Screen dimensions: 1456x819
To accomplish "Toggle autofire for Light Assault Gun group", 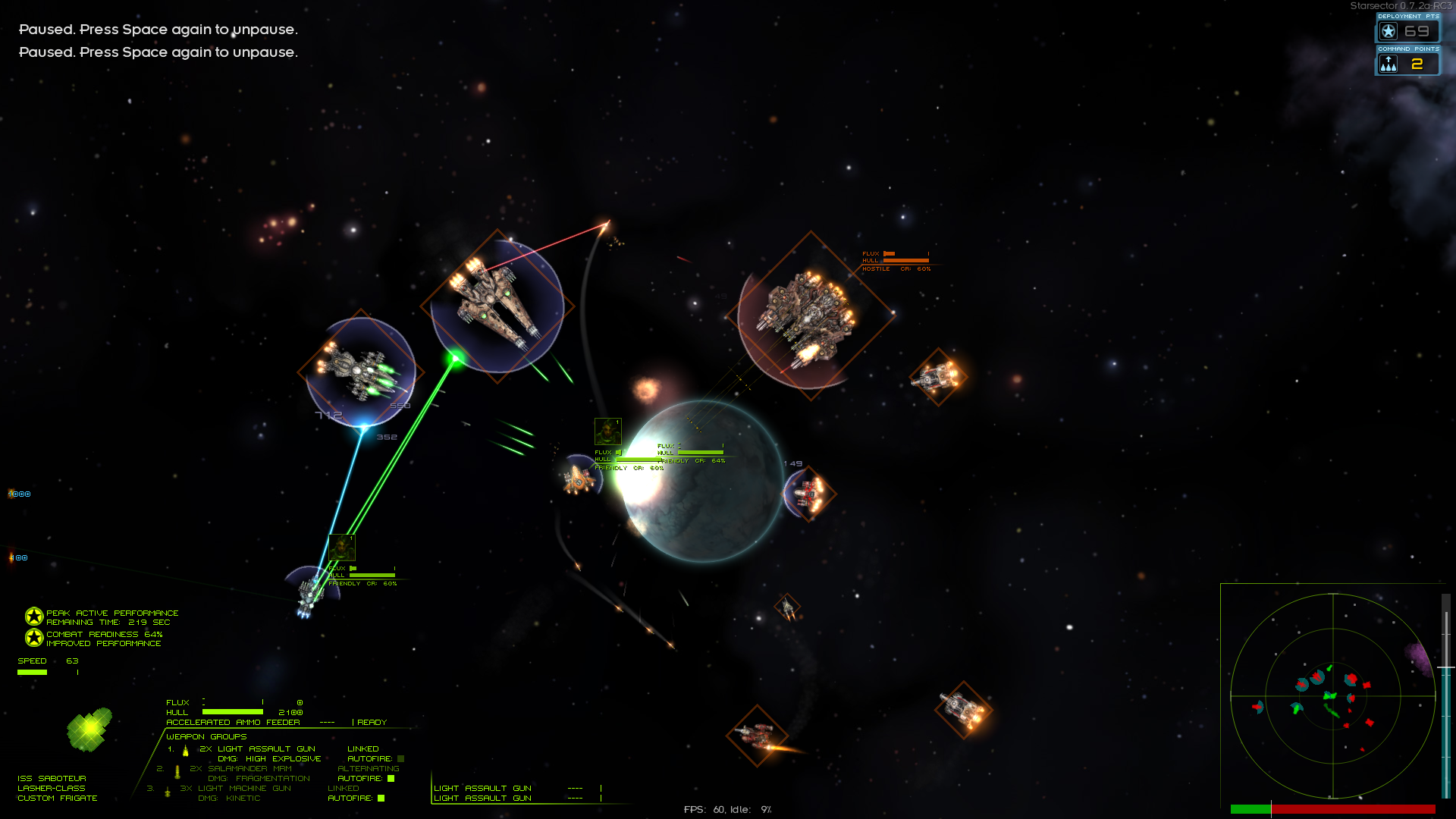I will click(400, 758).
